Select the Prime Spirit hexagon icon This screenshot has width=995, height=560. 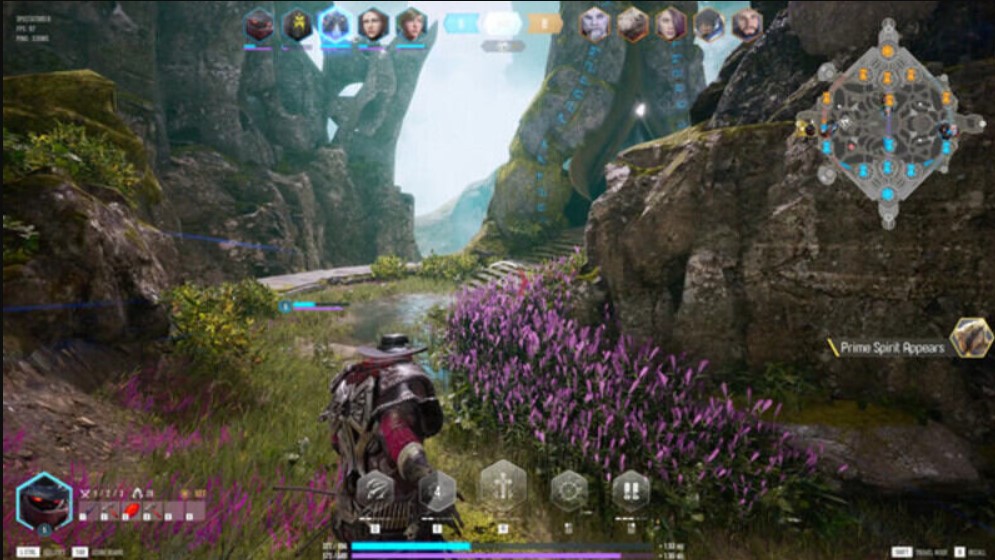pos(971,338)
